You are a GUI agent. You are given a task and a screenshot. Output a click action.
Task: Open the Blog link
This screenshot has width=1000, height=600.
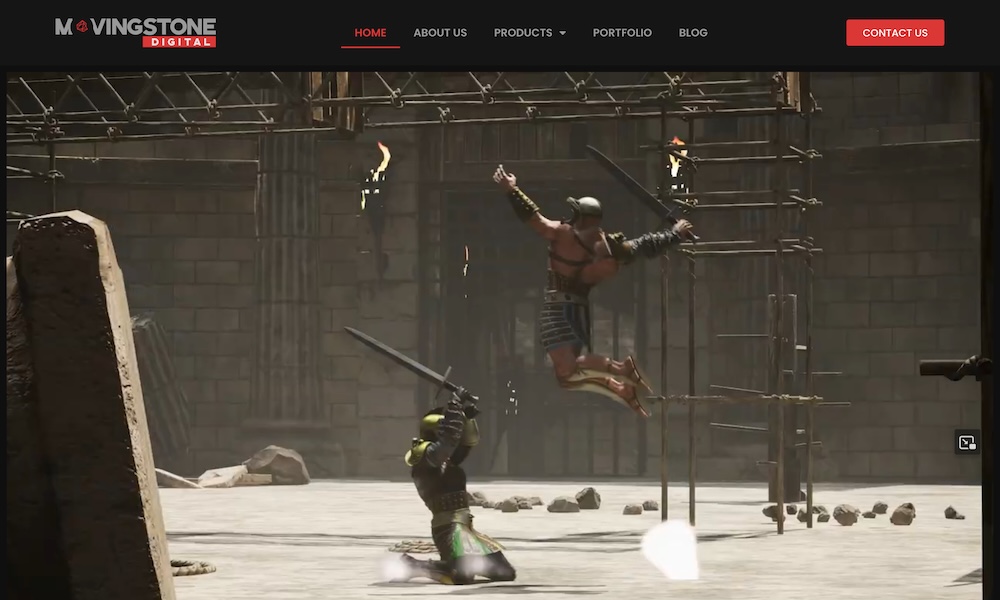(693, 33)
